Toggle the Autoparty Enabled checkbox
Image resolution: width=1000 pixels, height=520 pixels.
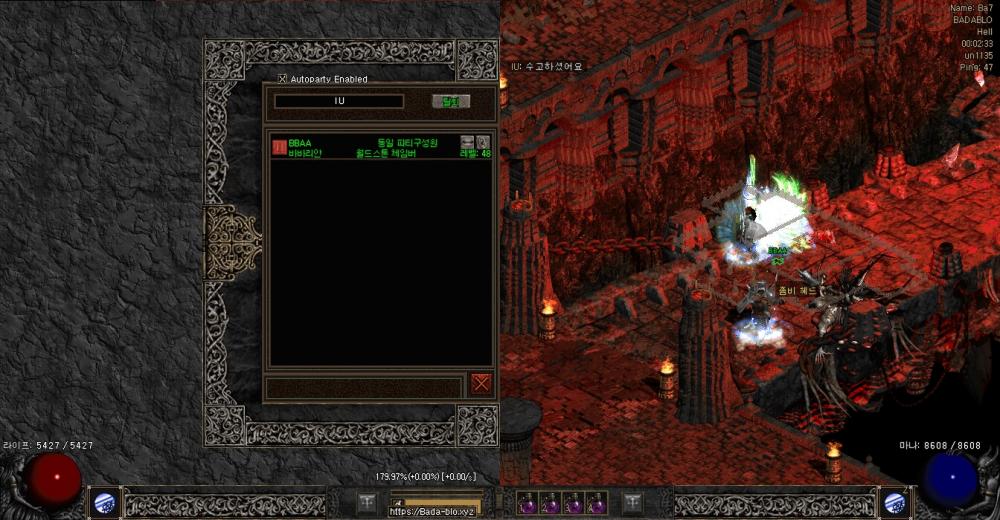point(282,79)
